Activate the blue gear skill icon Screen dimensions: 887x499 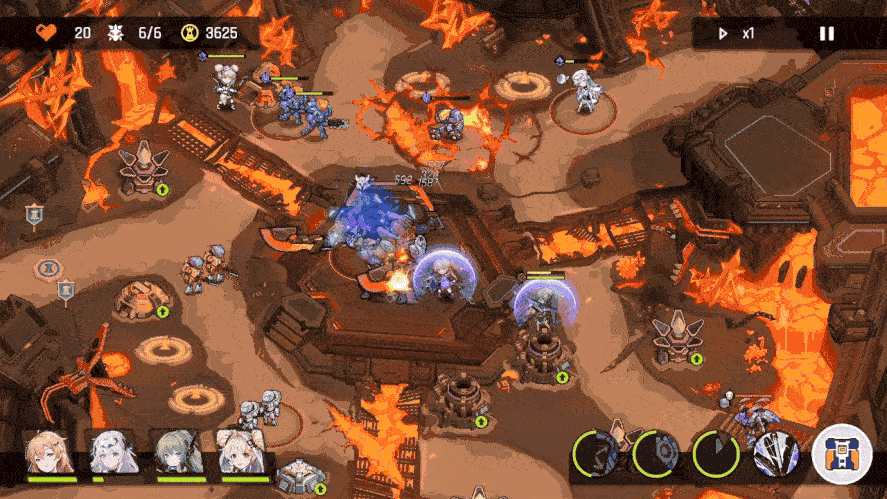656,454
